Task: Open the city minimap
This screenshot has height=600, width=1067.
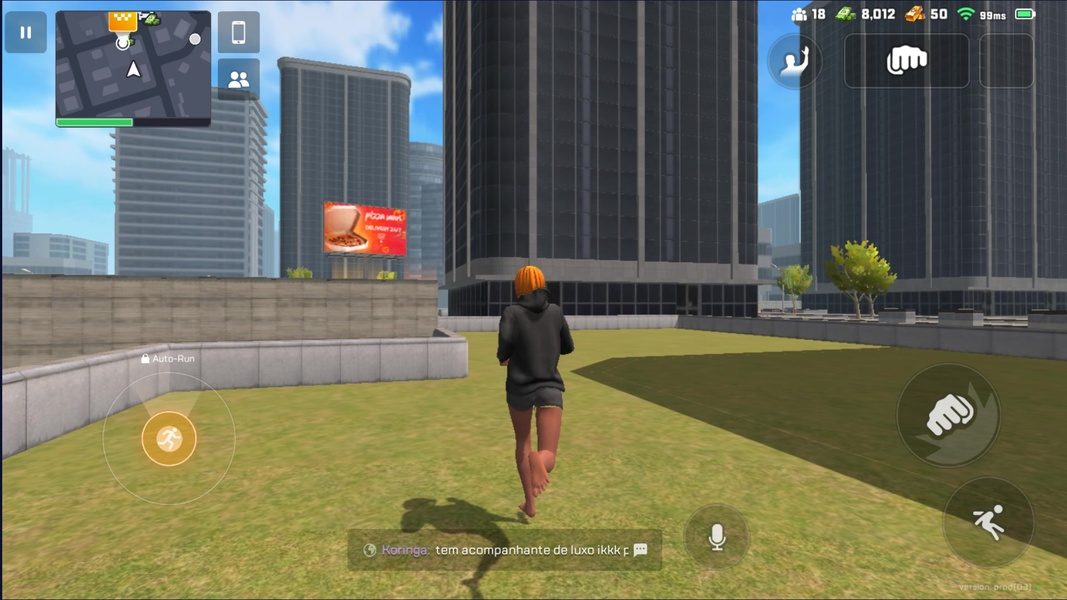Action: coord(133,67)
